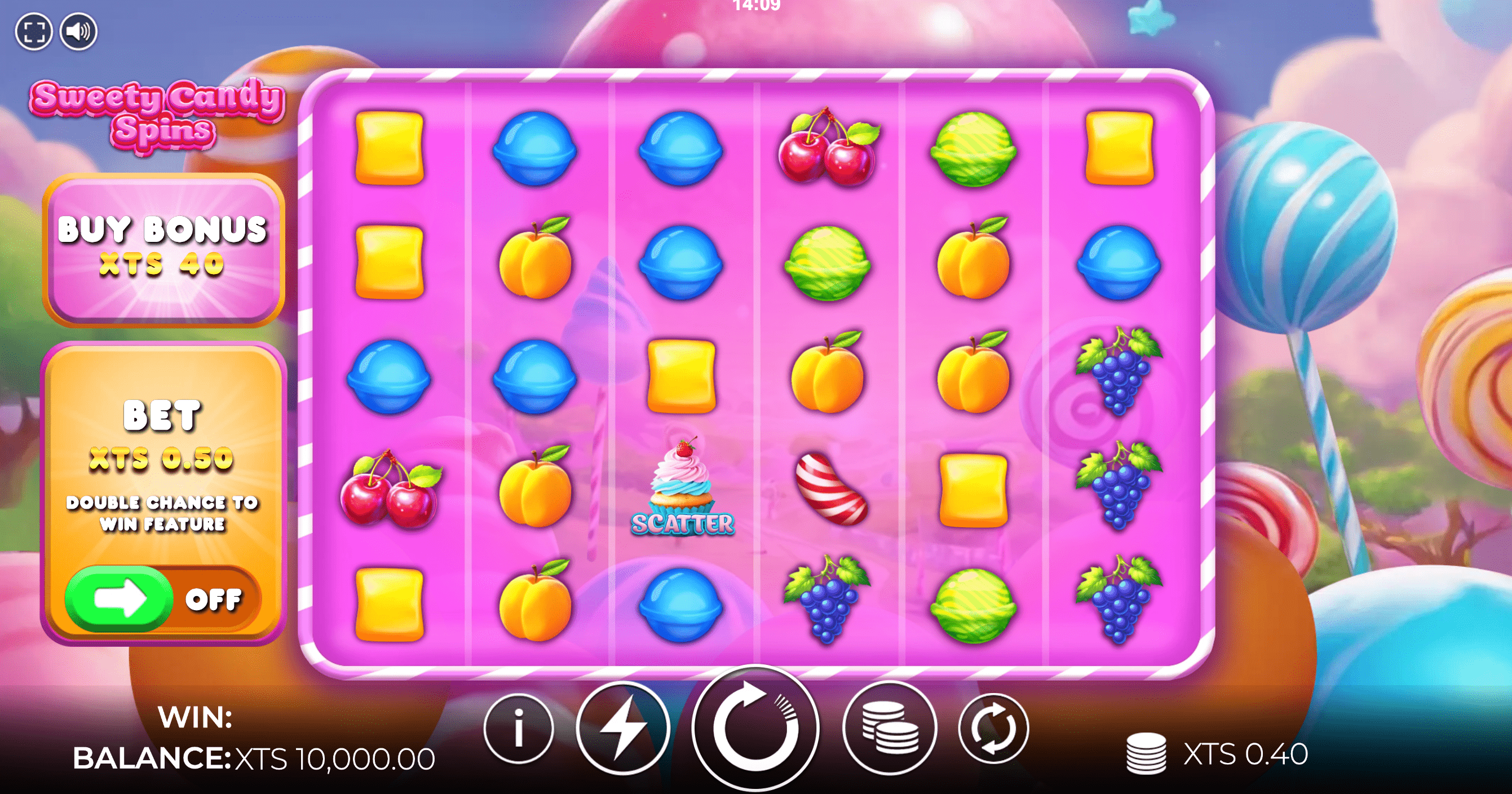This screenshot has height=794, width=1512.
Task: Mute the game sound
Action: click(79, 31)
